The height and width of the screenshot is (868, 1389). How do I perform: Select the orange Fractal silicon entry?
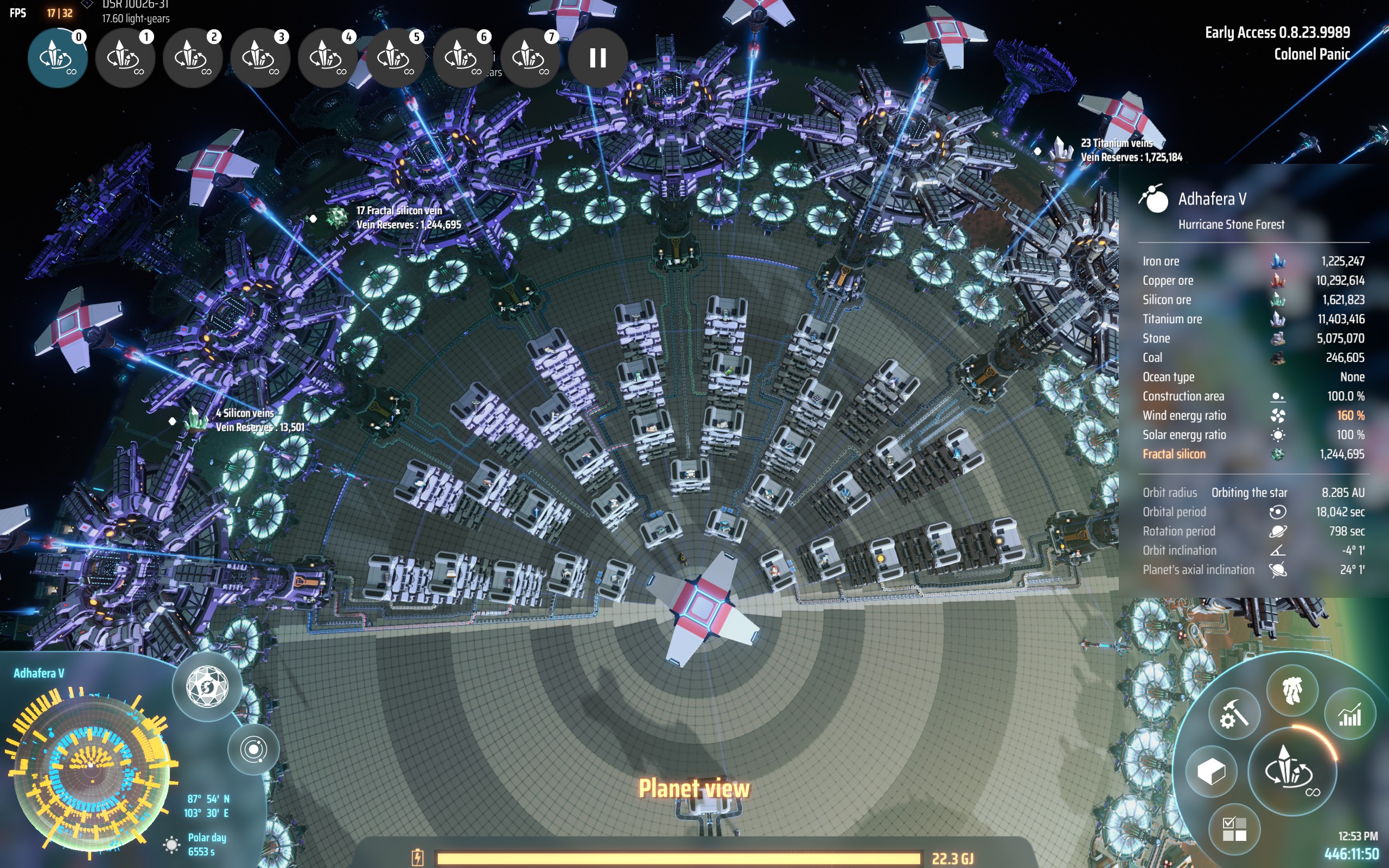click(x=1175, y=454)
